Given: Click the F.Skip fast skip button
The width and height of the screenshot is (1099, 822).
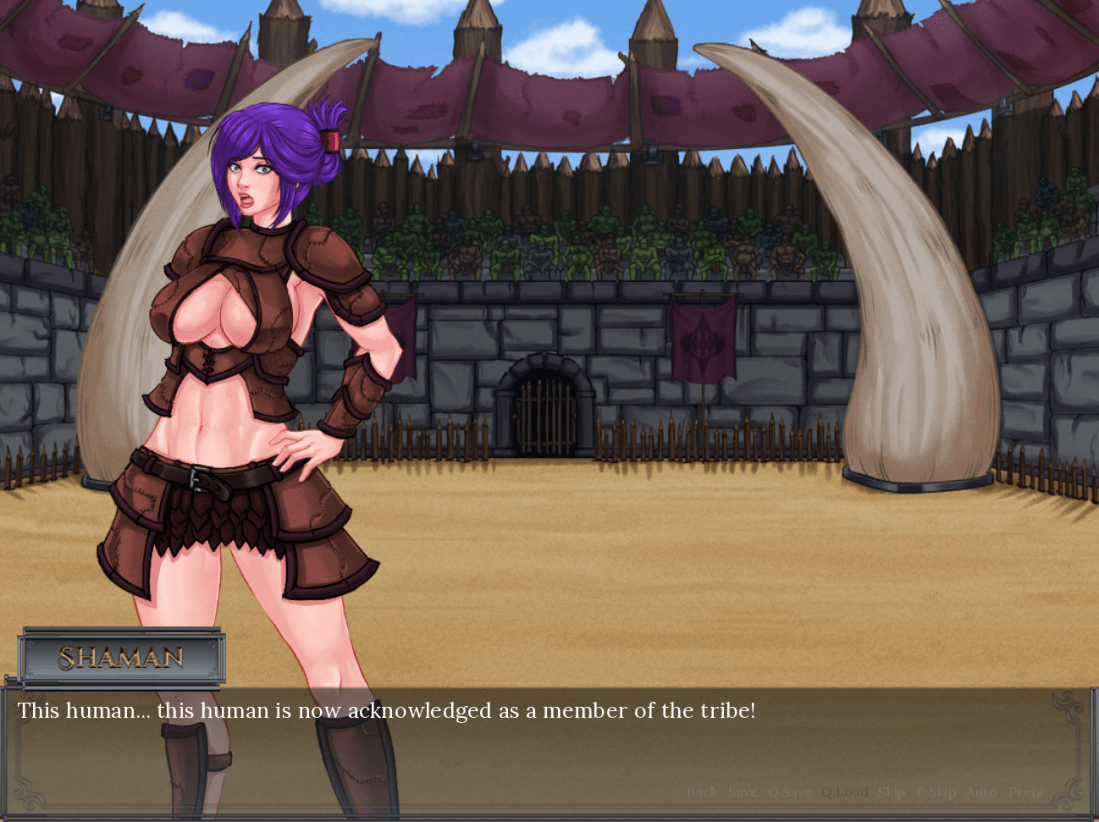Looking at the screenshot, I should point(936,792).
